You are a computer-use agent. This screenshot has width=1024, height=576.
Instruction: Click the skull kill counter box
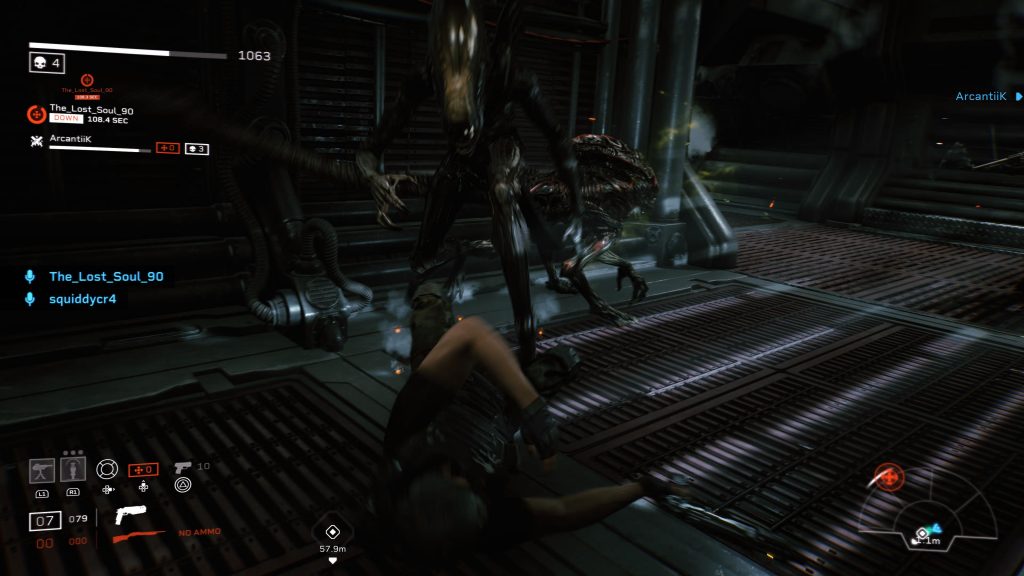tap(46, 63)
